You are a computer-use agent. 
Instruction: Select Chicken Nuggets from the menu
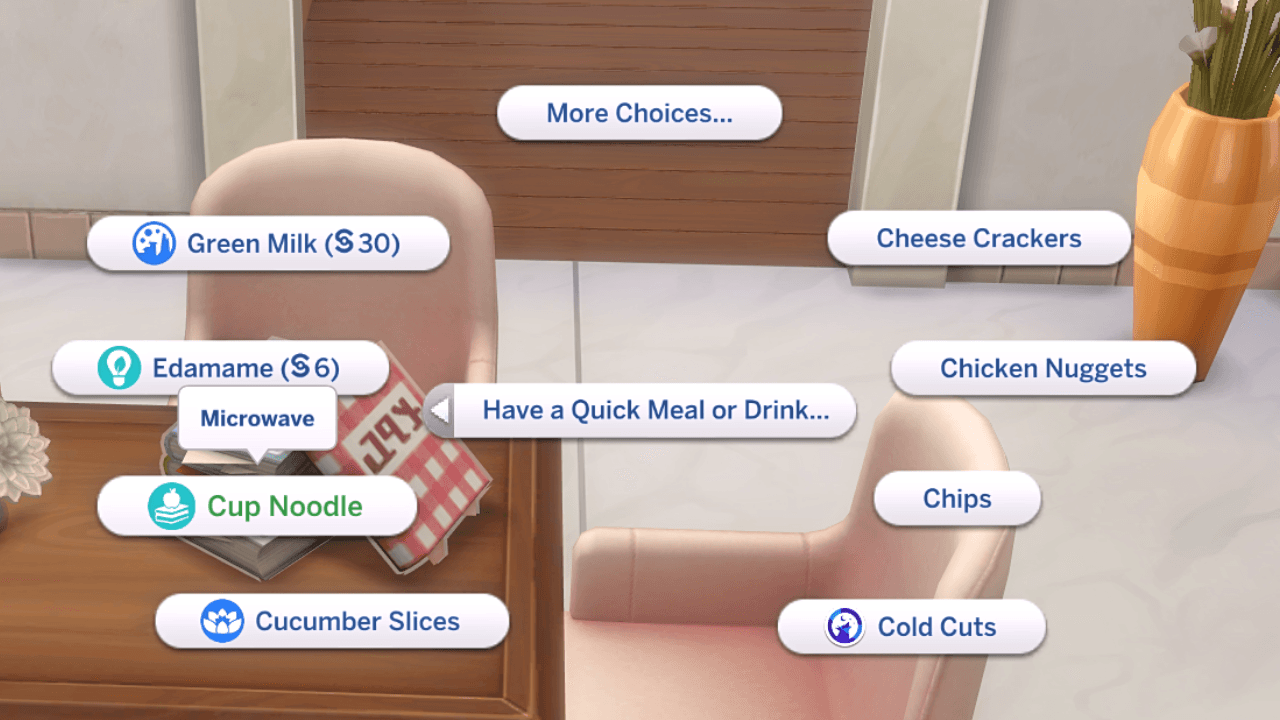pyautogui.click(x=1042, y=368)
